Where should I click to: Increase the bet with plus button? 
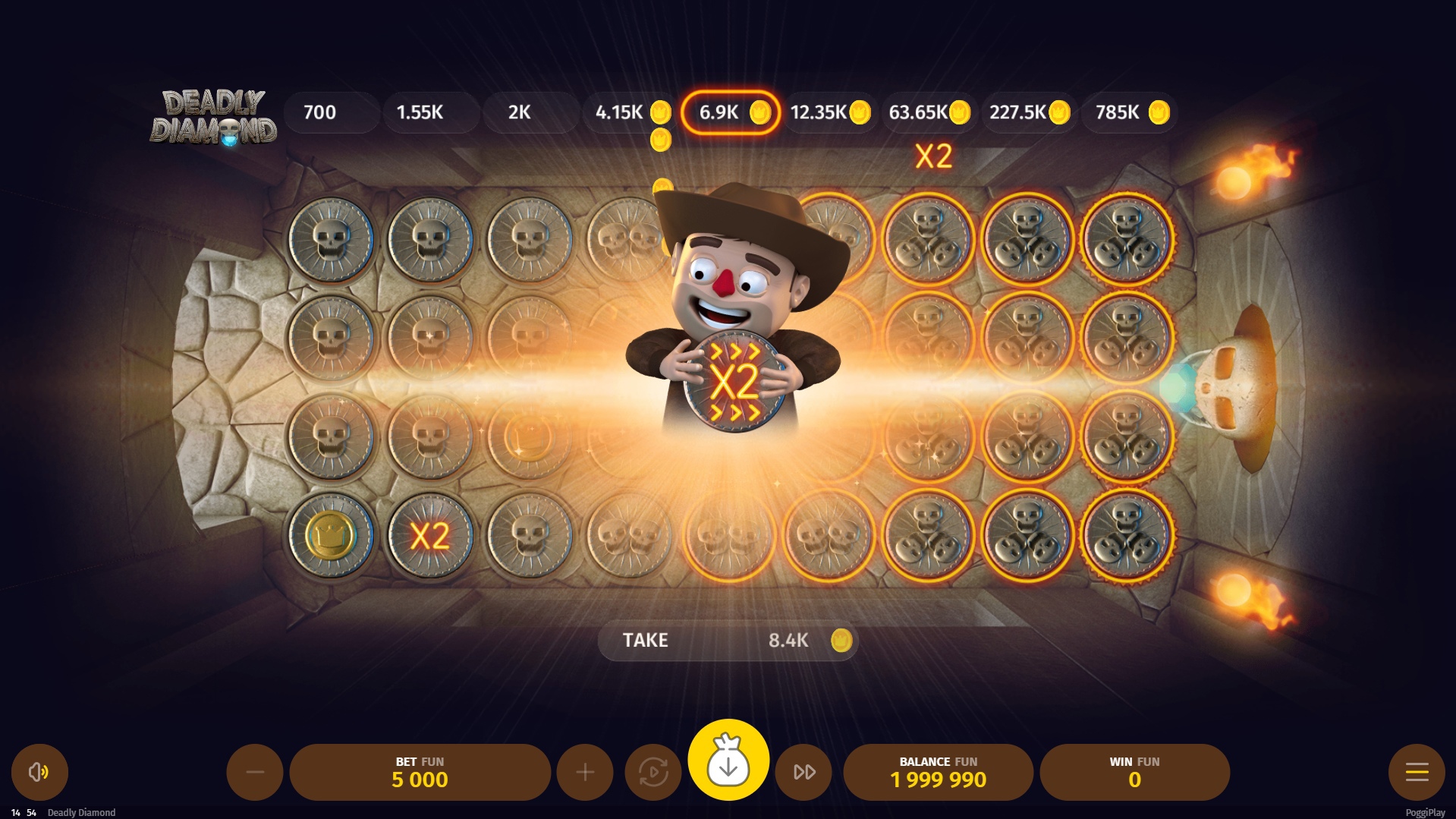pos(585,772)
